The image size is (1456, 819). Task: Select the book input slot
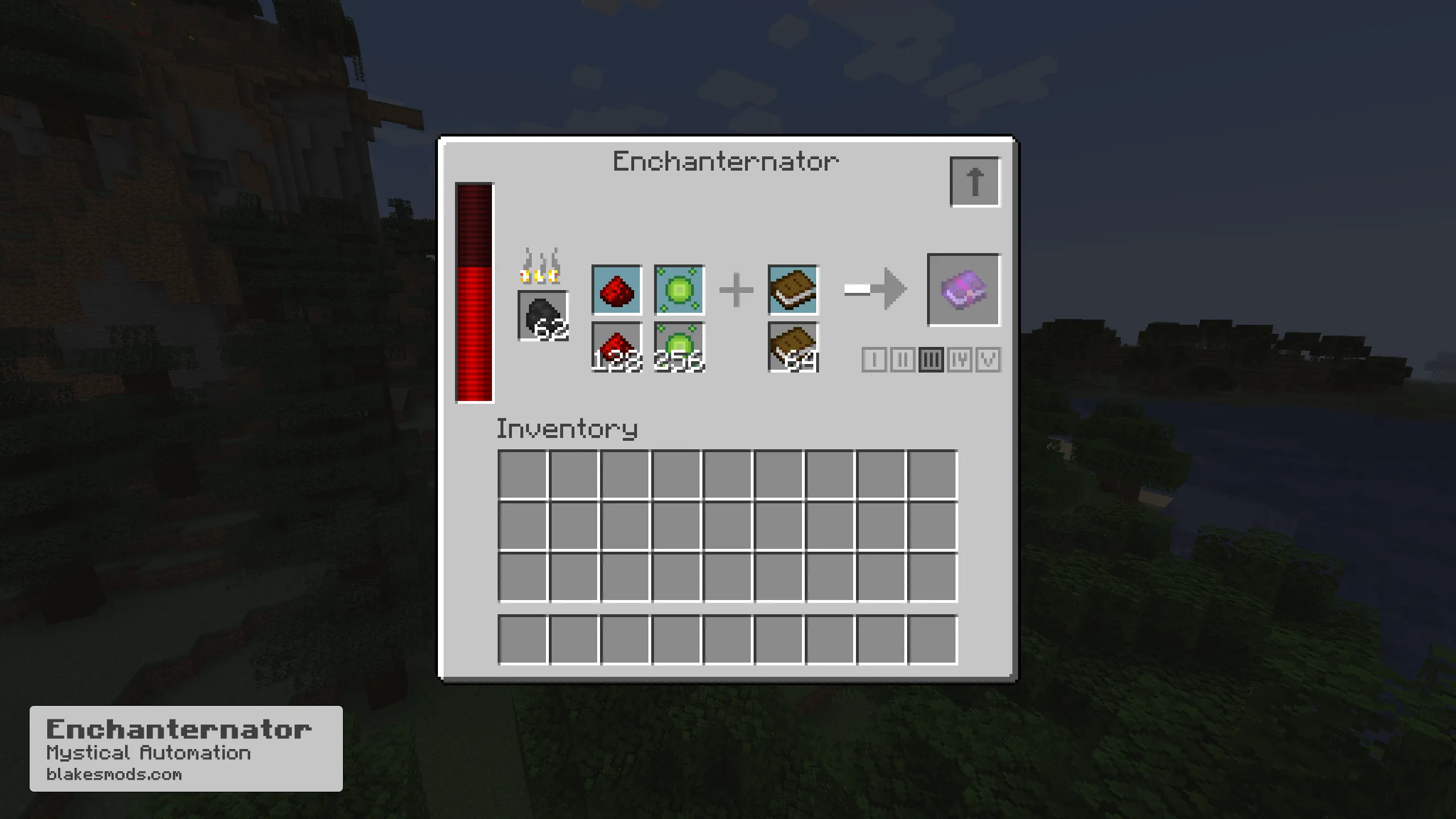(793, 291)
